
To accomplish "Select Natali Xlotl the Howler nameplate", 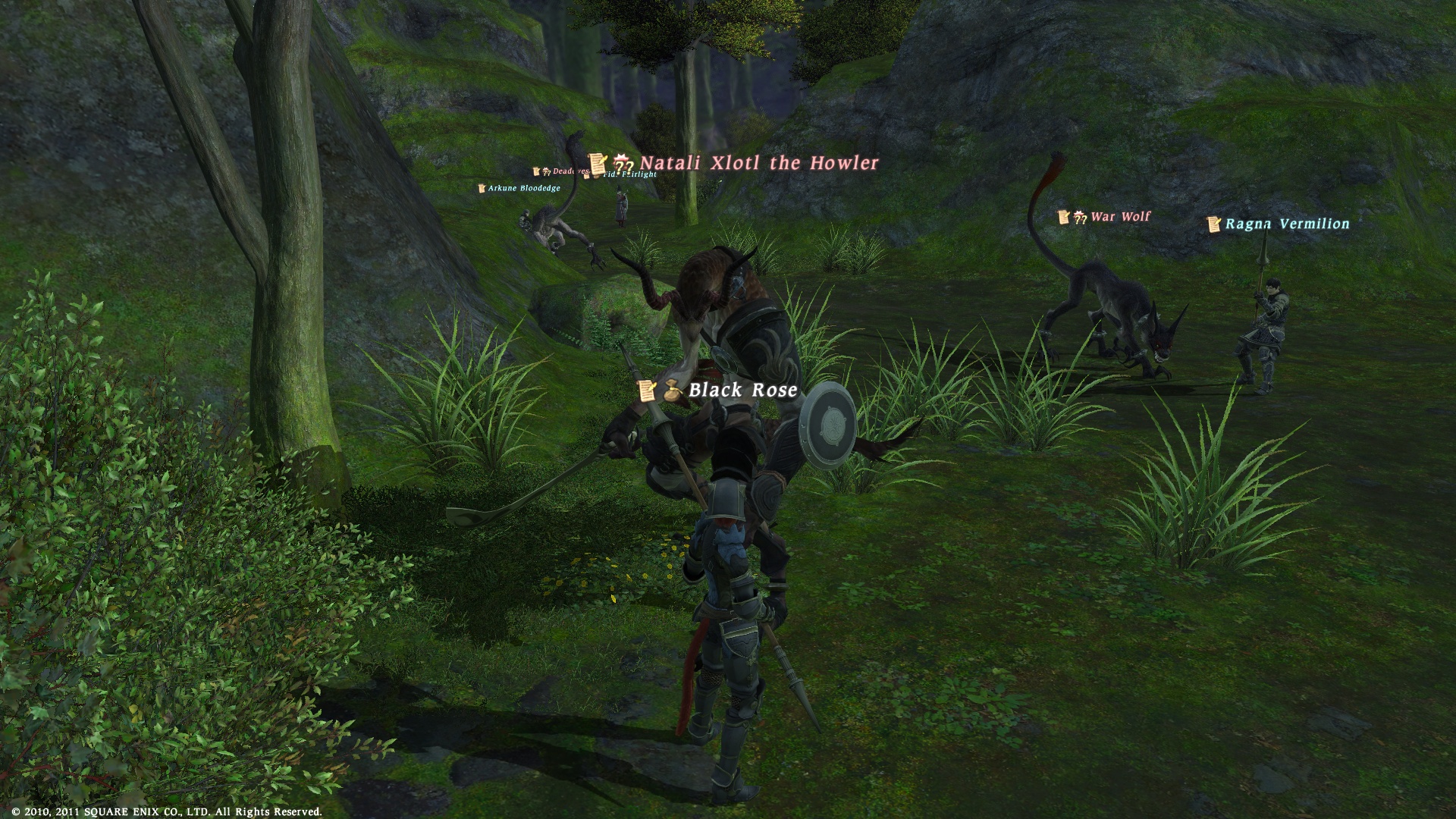I will 758,163.
